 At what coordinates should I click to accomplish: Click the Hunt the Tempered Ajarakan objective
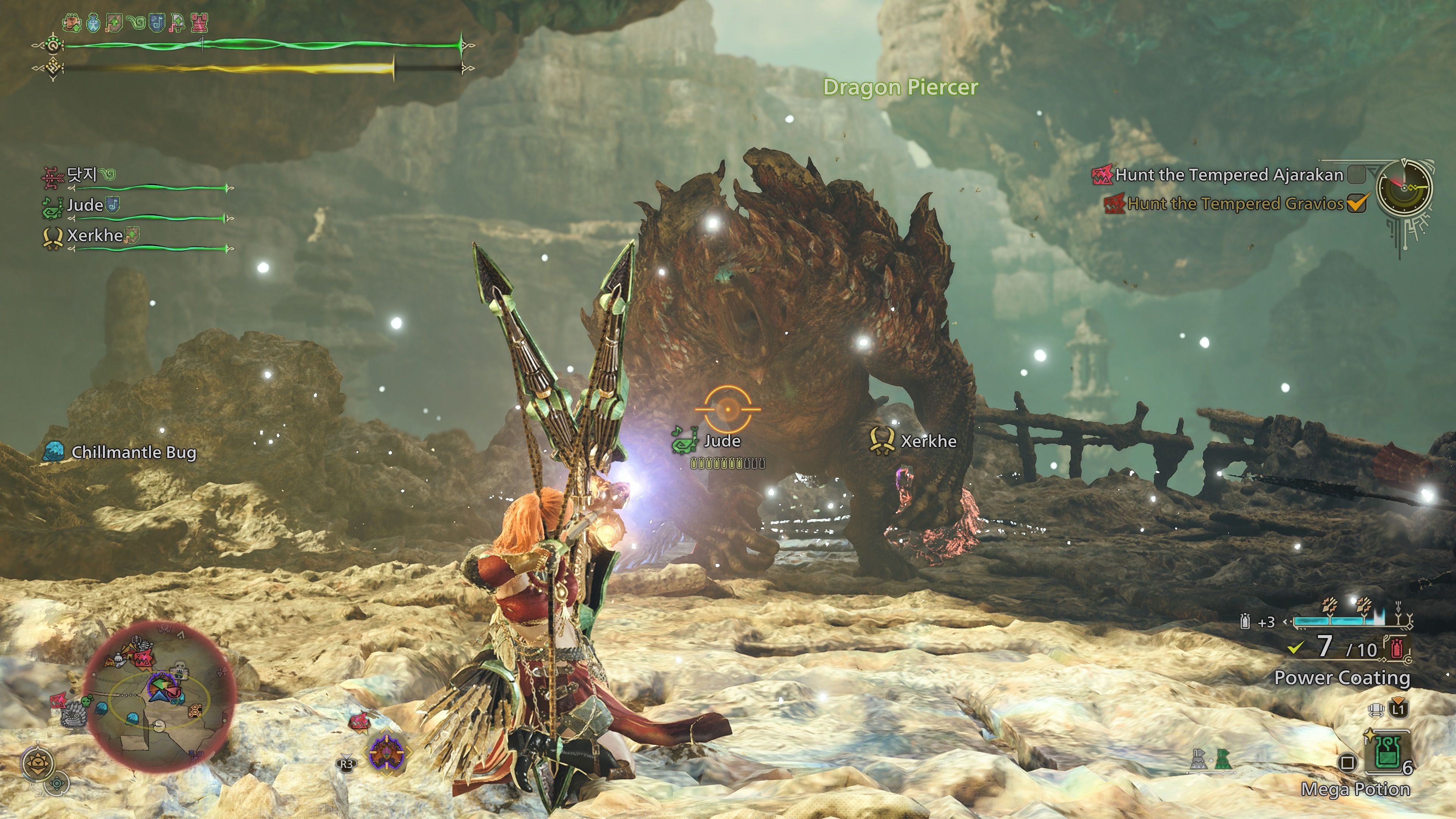(x=1228, y=175)
